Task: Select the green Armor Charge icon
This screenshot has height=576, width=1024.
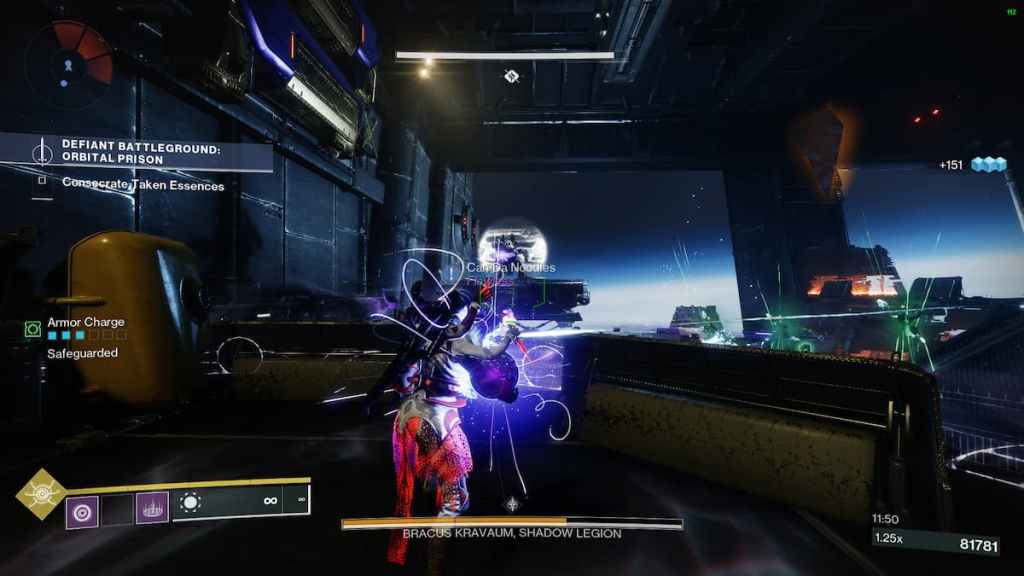Action: 32,328
